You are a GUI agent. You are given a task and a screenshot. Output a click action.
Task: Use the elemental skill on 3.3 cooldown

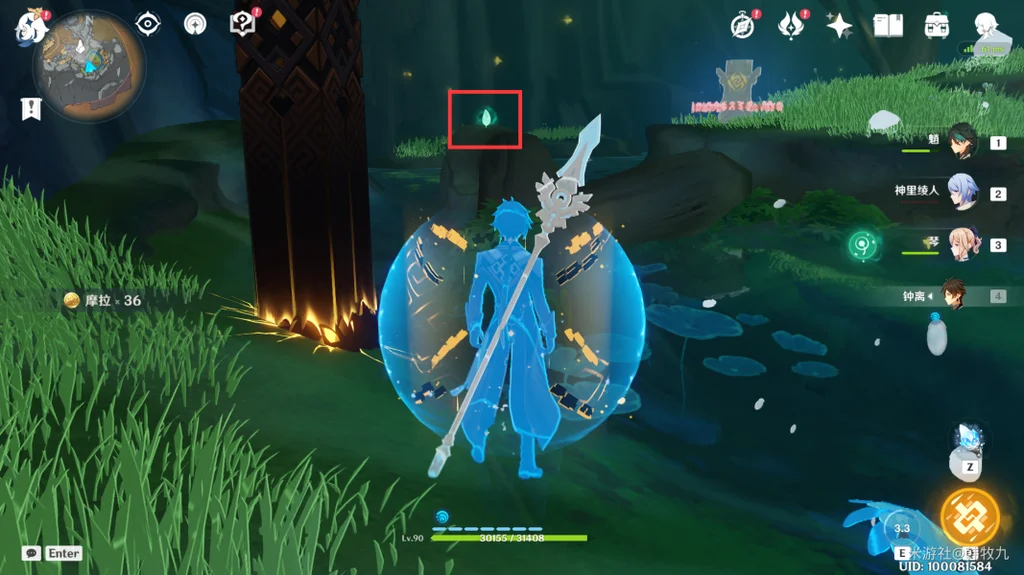[902, 527]
